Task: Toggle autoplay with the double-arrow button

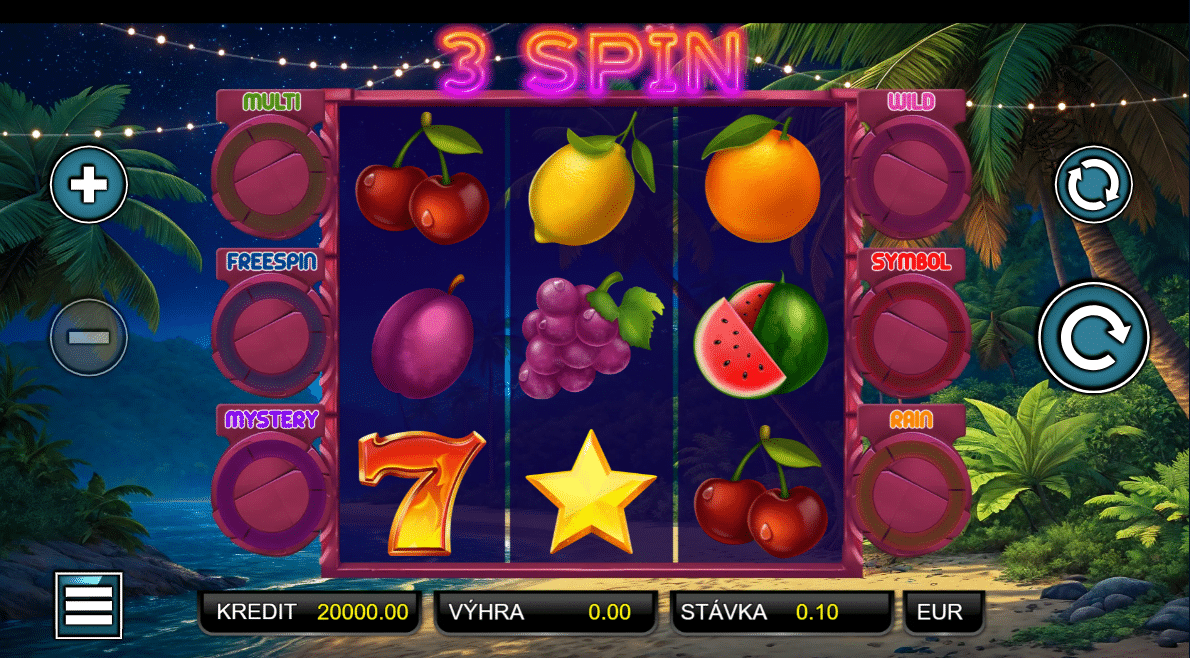Action: [x=1093, y=185]
